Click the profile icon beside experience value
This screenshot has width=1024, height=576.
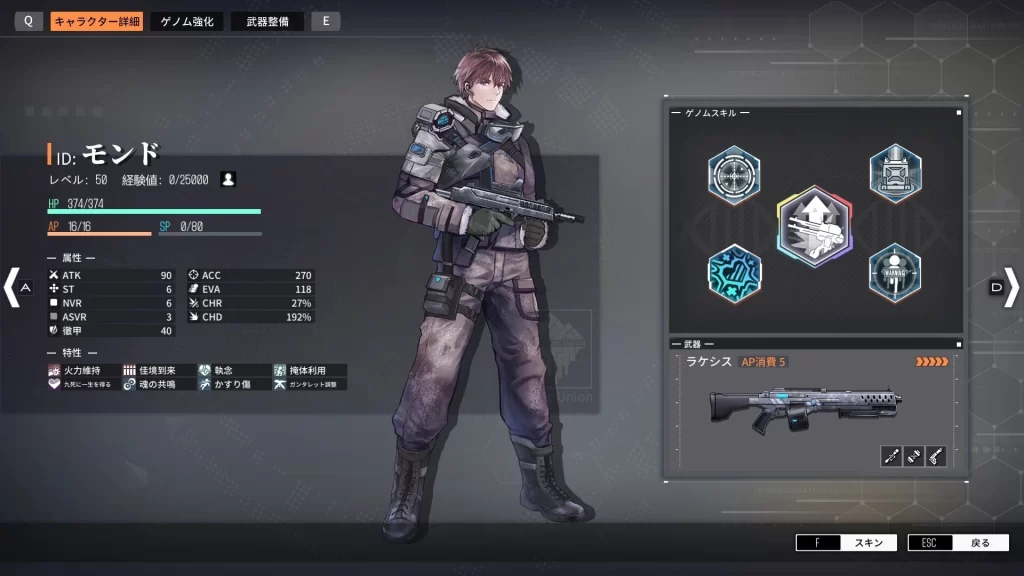coord(229,179)
